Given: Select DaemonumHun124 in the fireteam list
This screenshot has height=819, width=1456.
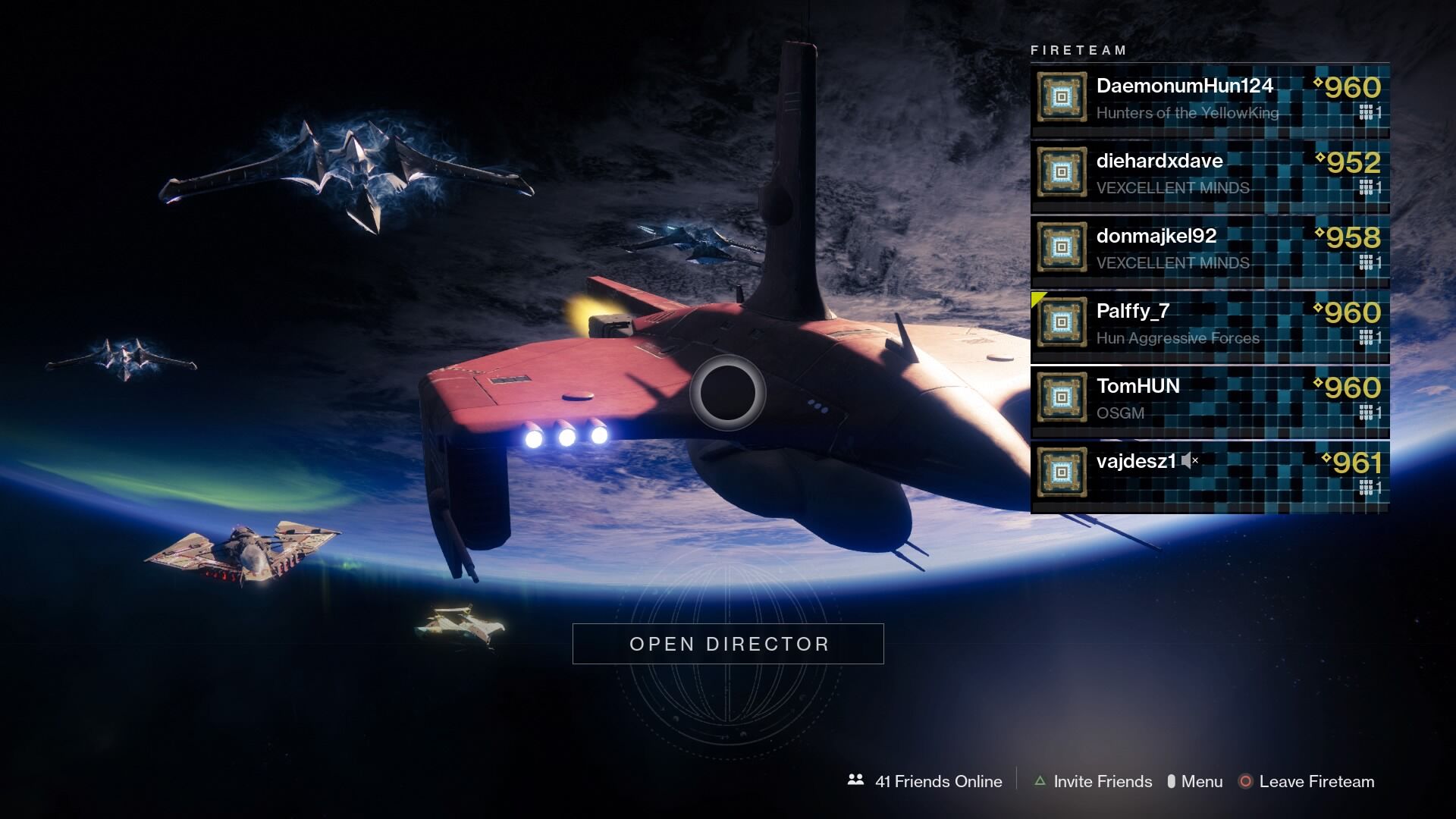Looking at the screenshot, I should pos(1210,99).
